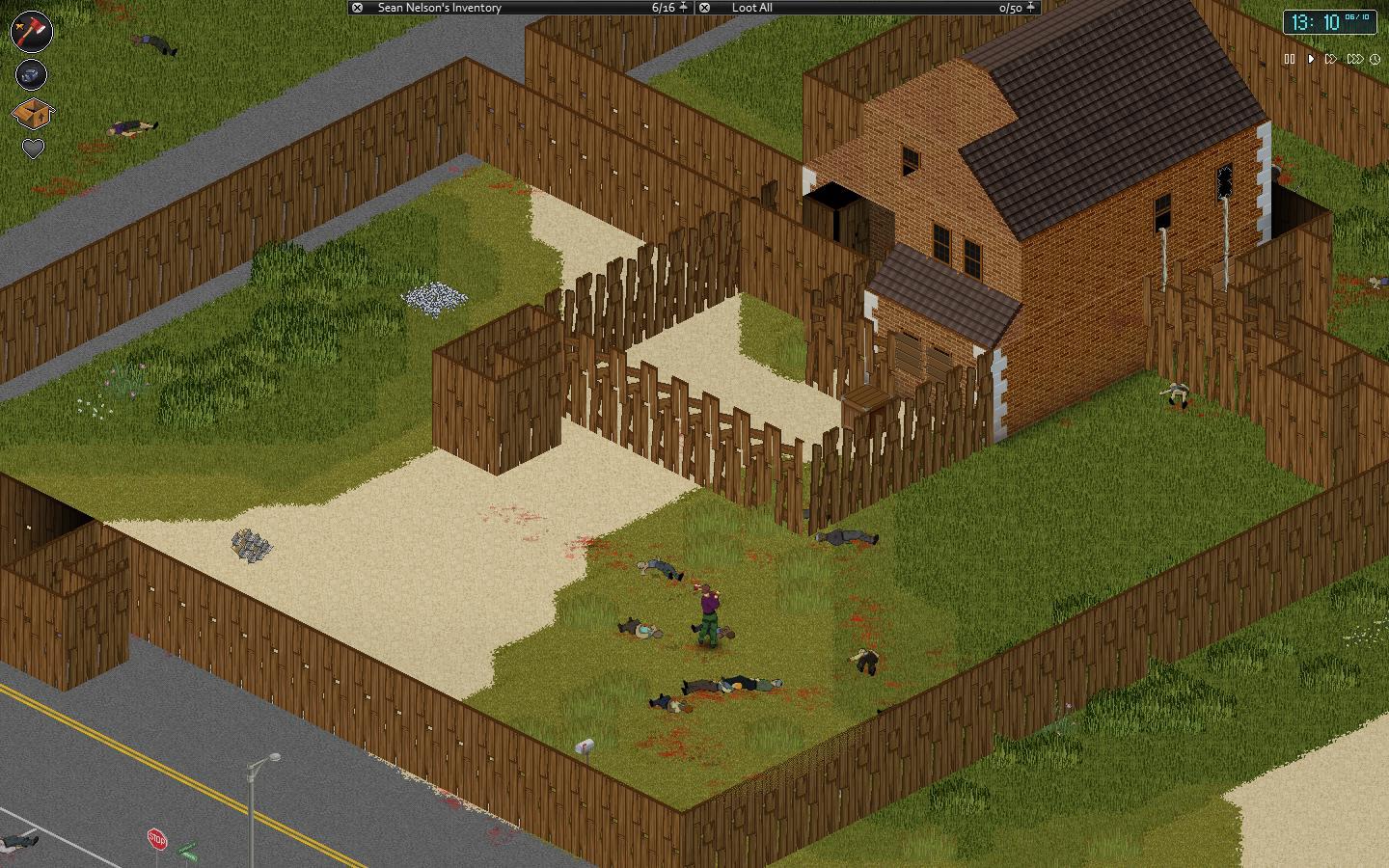The height and width of the screenshot is (868, 1389).
Task: Set game speed to normal play
Action: click(1311, 59)
